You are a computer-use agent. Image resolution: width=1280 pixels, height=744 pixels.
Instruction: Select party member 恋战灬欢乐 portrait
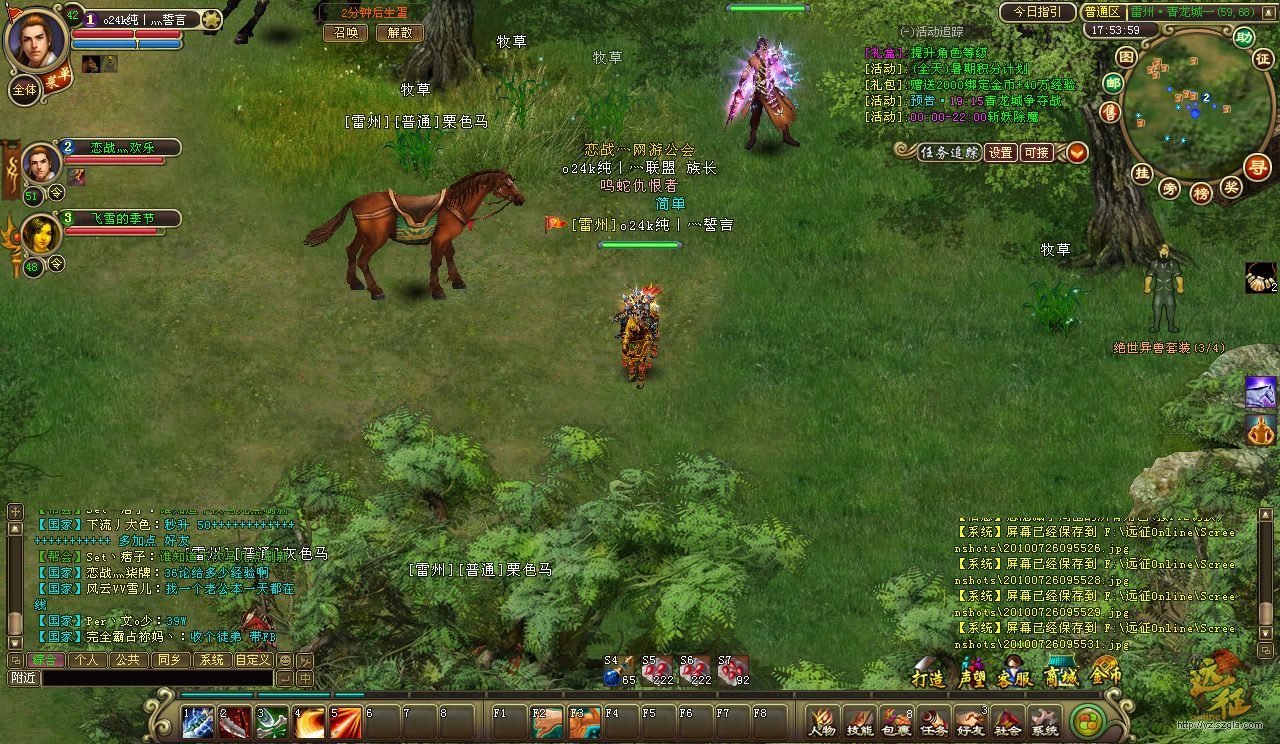(x=41, y=163)
